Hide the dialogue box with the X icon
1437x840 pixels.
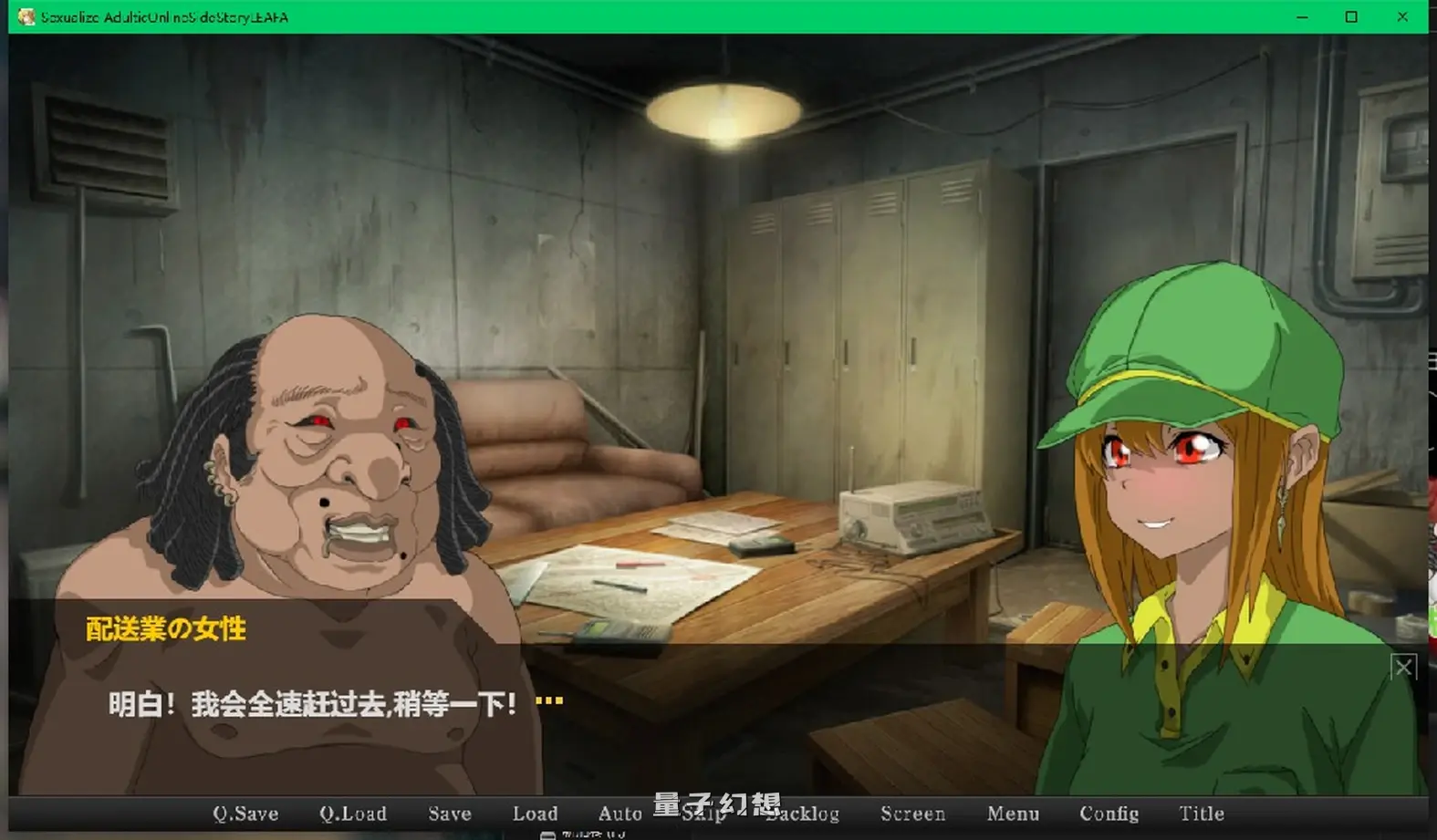[x=1402, y=668]
